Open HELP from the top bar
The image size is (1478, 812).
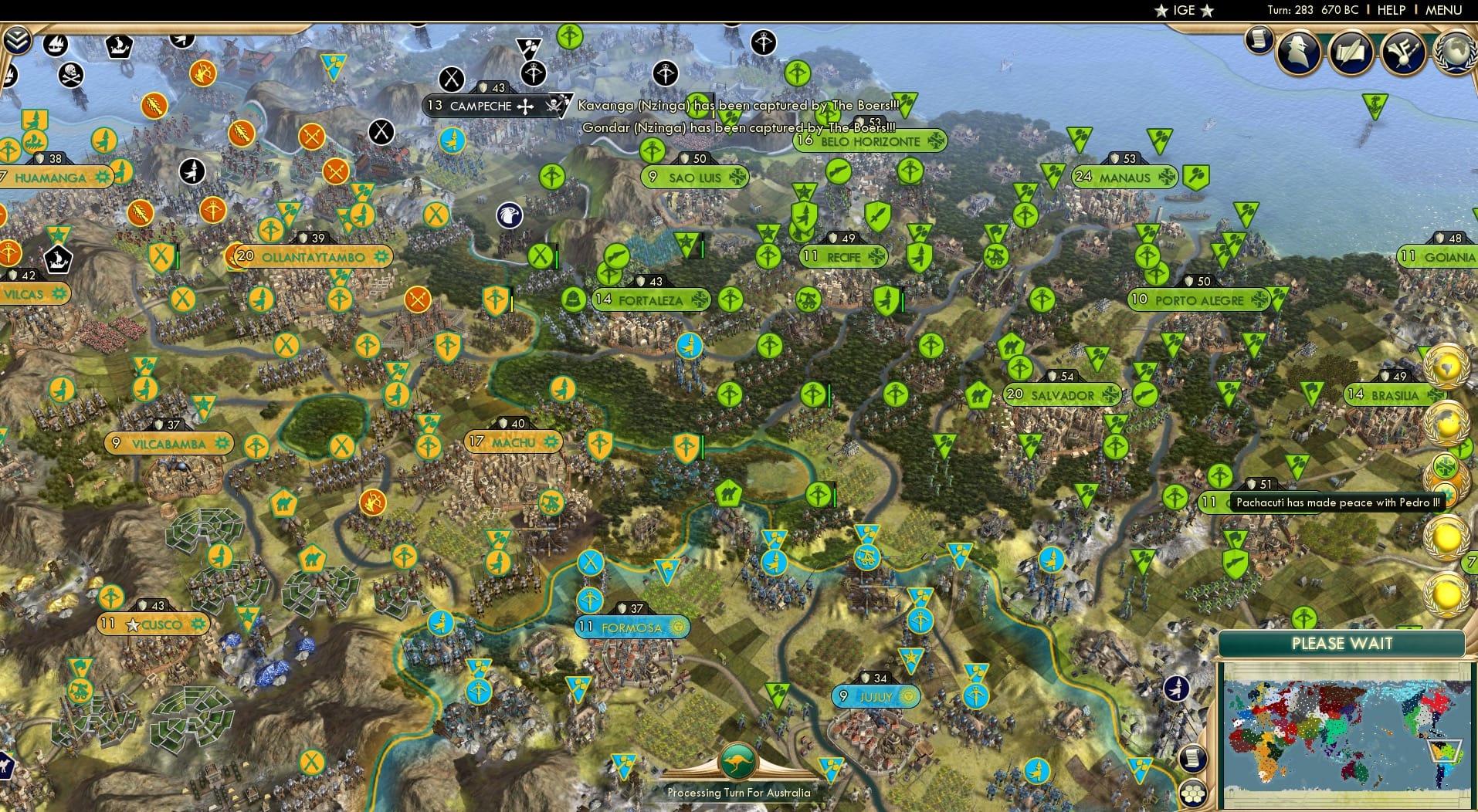point(1390,10)
